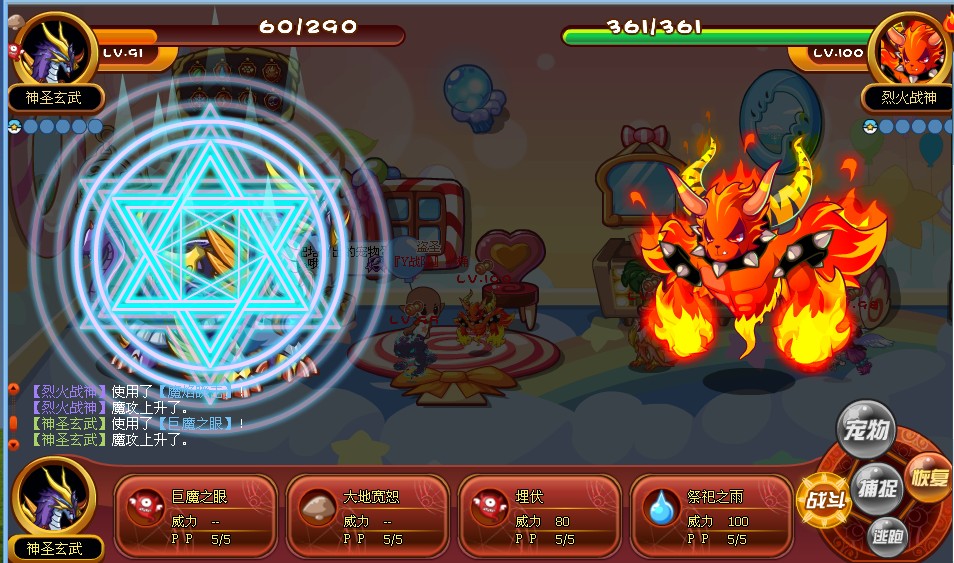The image size is (954, 563).
Task: Choose the 祭祀之雨 water skill
Action: 711,516
